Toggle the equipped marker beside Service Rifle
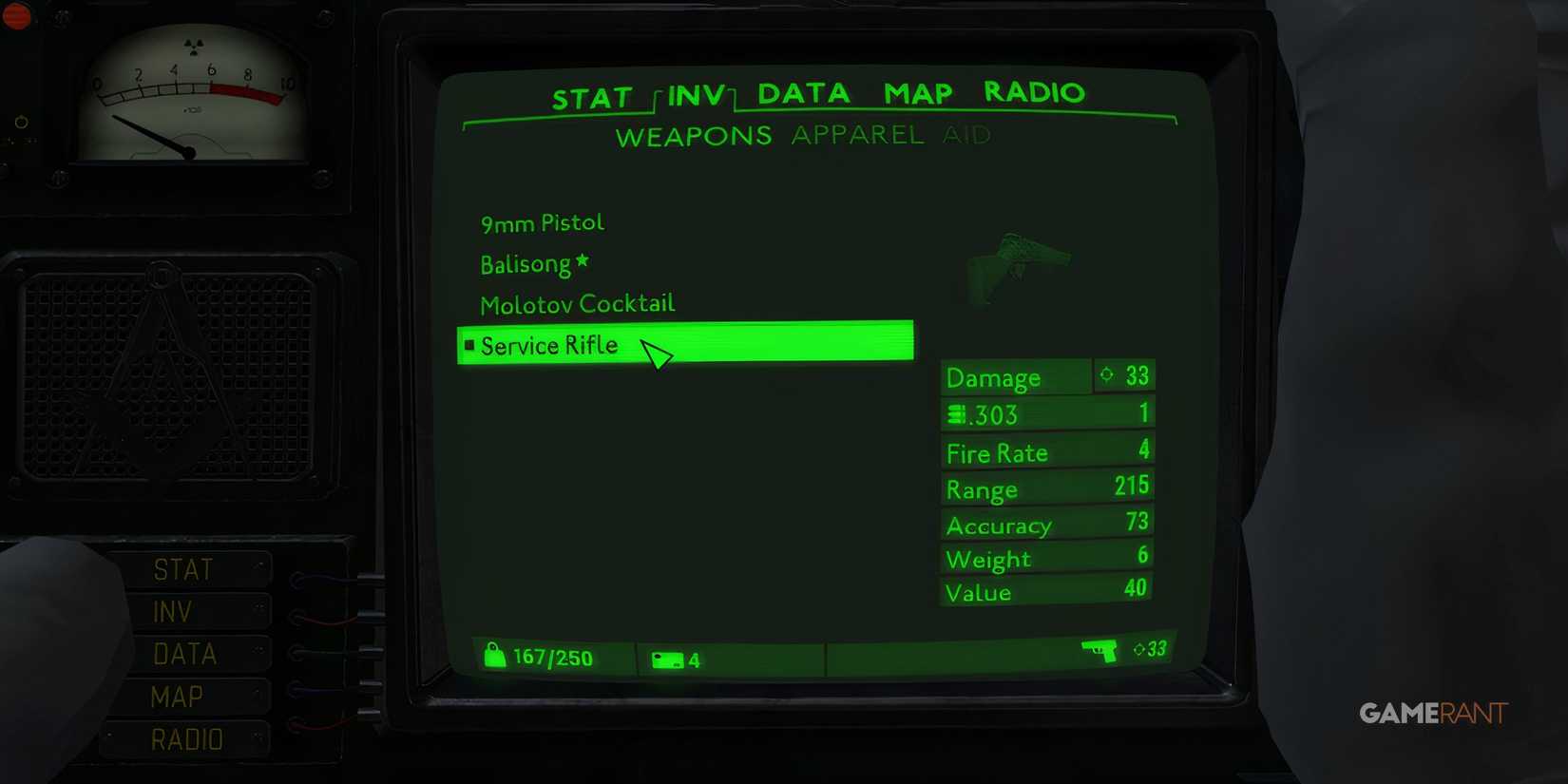This screenshot has height=784, width=1568. click(468, 345)
